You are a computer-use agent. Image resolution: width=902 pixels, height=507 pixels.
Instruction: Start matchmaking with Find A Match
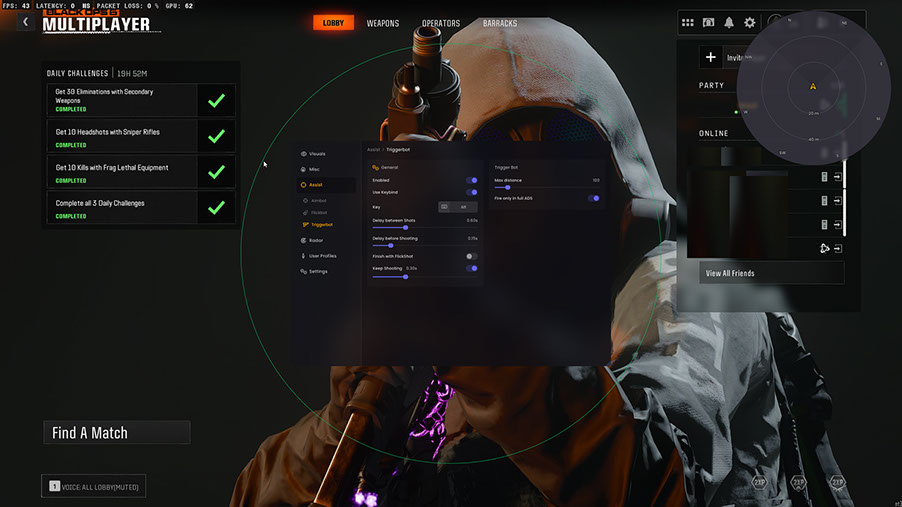(x=116, y=433)
